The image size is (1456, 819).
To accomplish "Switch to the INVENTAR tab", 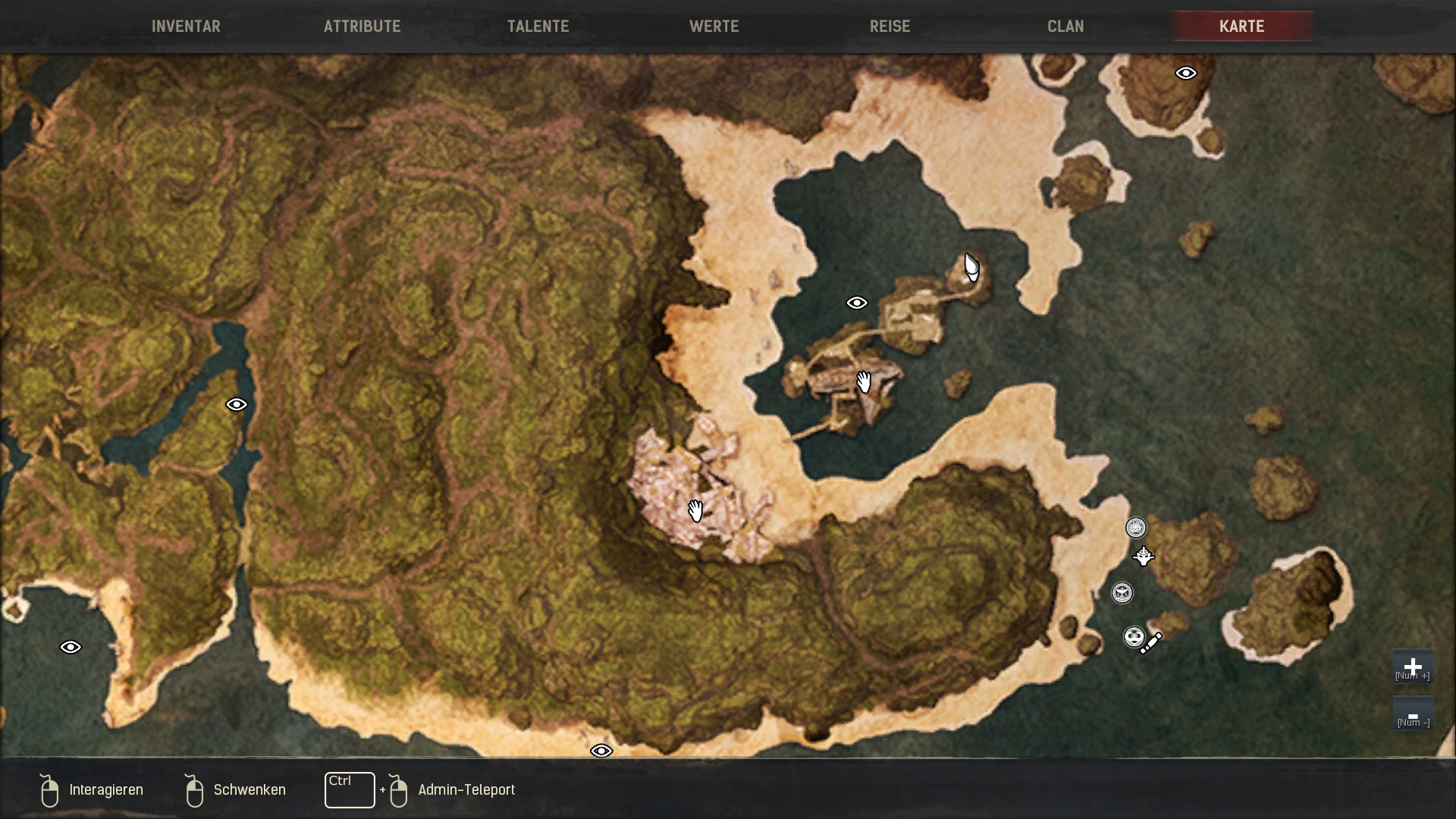I will [186, 27].
